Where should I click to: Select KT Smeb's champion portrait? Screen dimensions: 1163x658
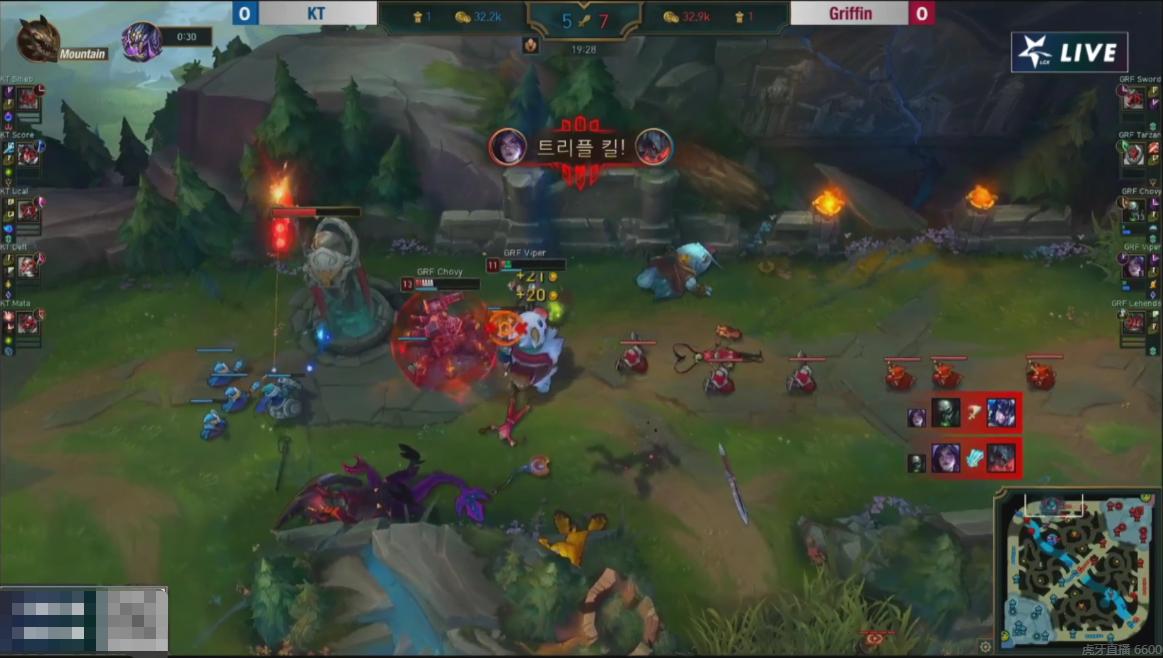28,98
